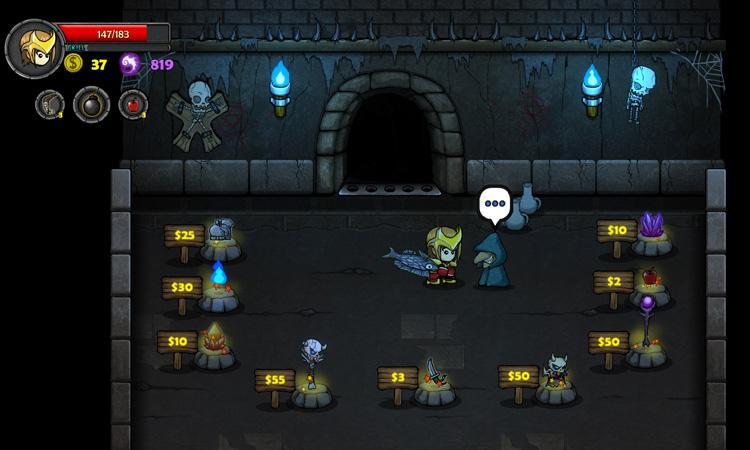Use the red apple item slot
The width and height of the screenshot is (750, 450).
[132, 104]
